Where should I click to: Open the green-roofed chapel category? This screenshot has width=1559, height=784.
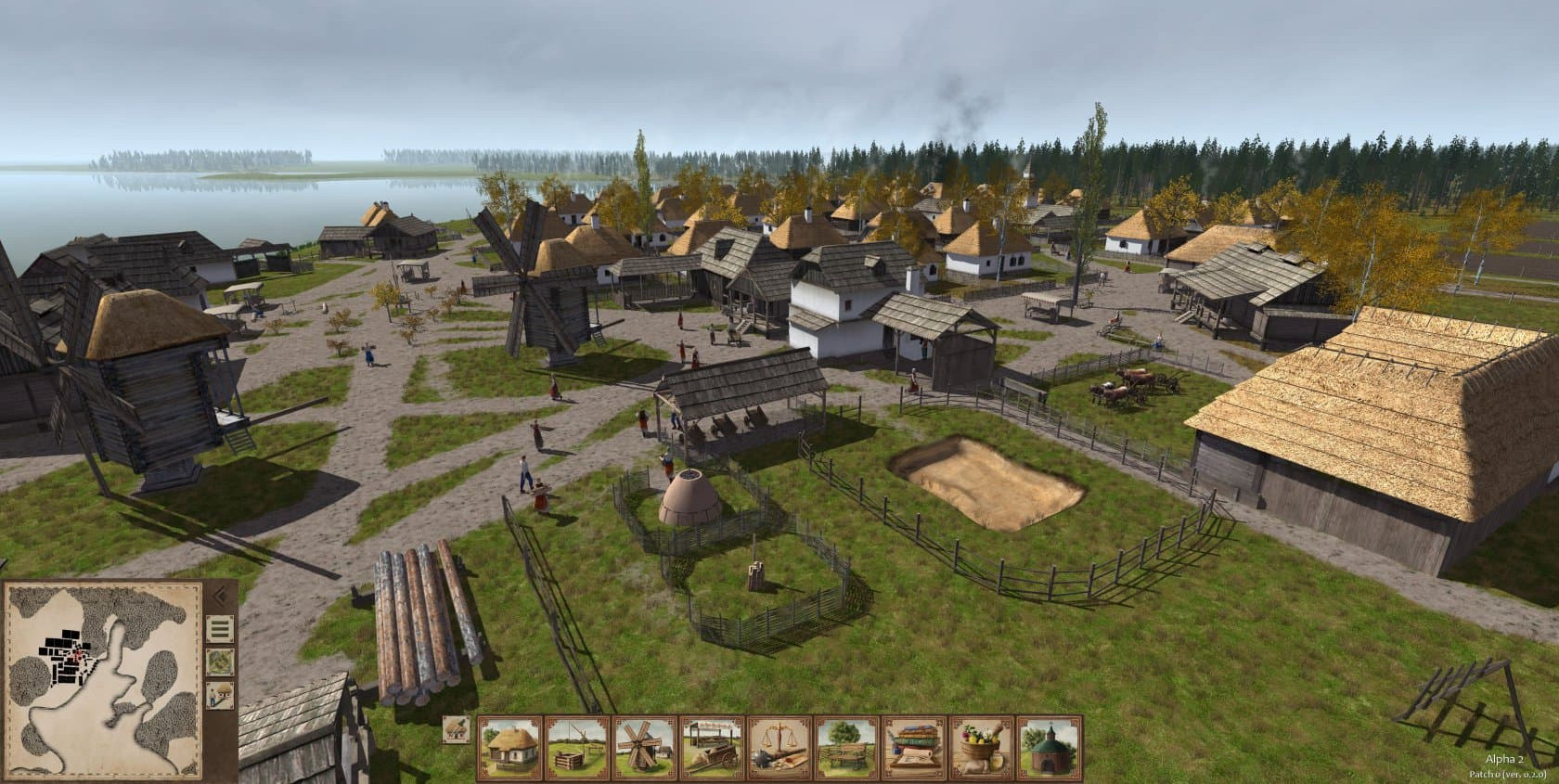coord(1050,747)
